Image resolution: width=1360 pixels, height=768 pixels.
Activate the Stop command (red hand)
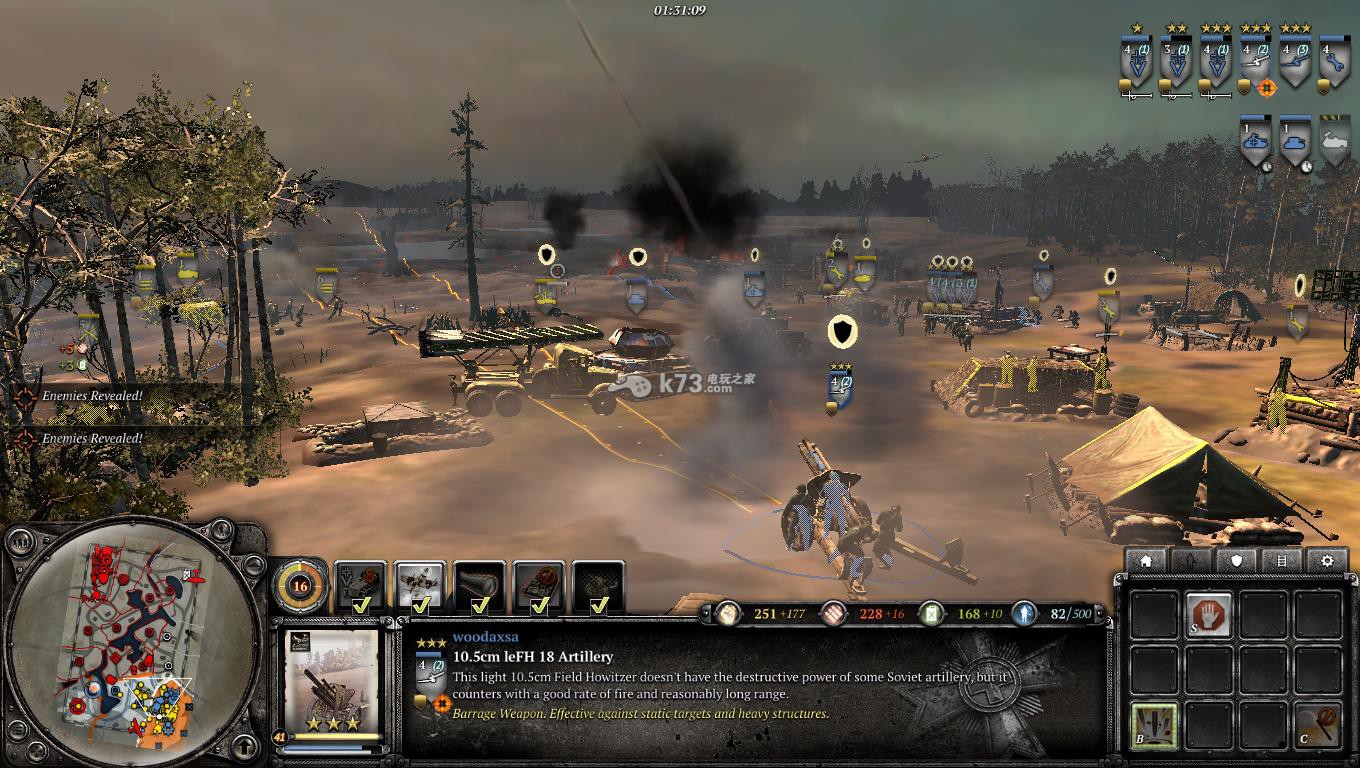point(1209,614)
